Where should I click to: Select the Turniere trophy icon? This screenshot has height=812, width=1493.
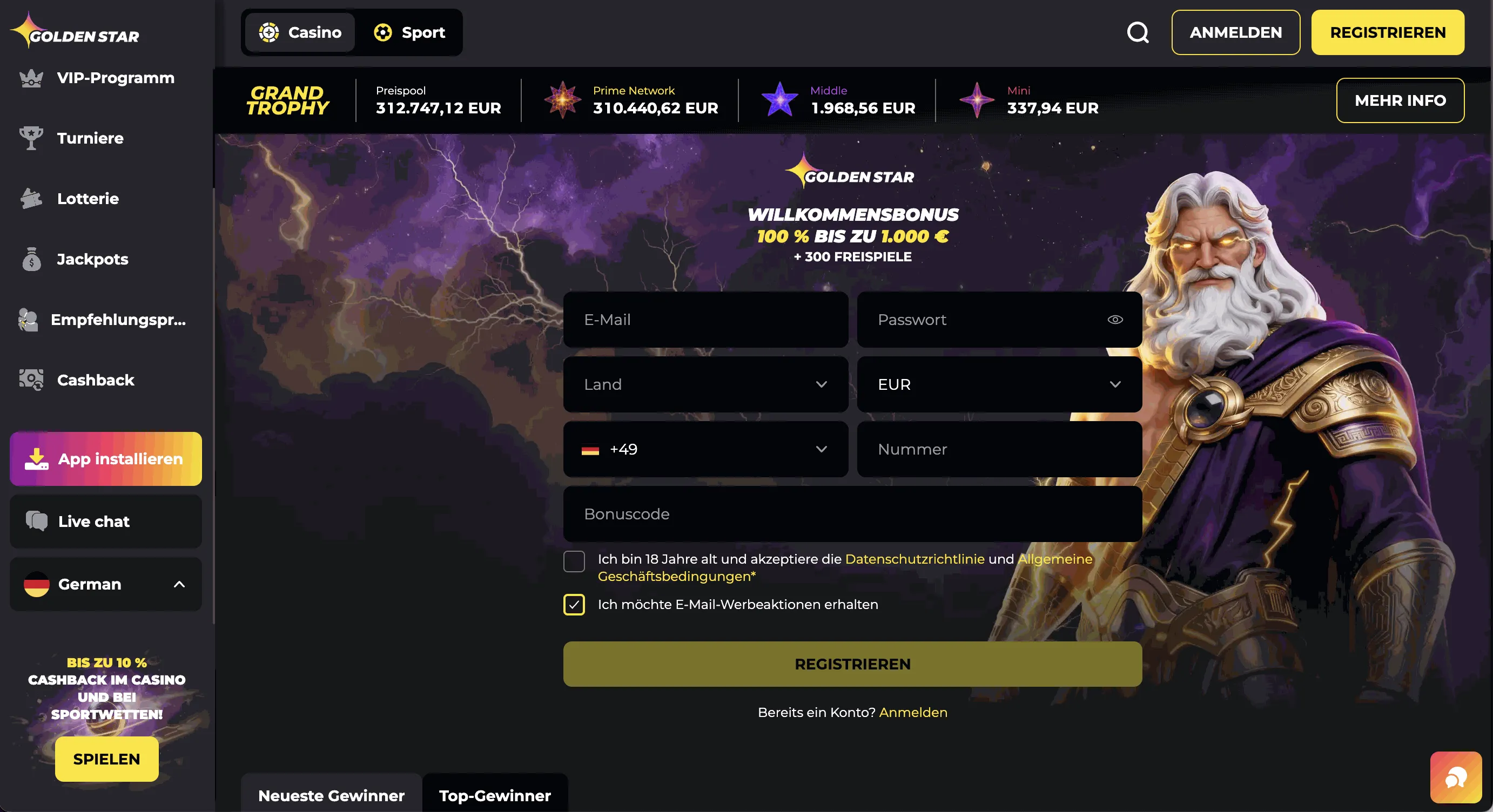coord(31,138)
